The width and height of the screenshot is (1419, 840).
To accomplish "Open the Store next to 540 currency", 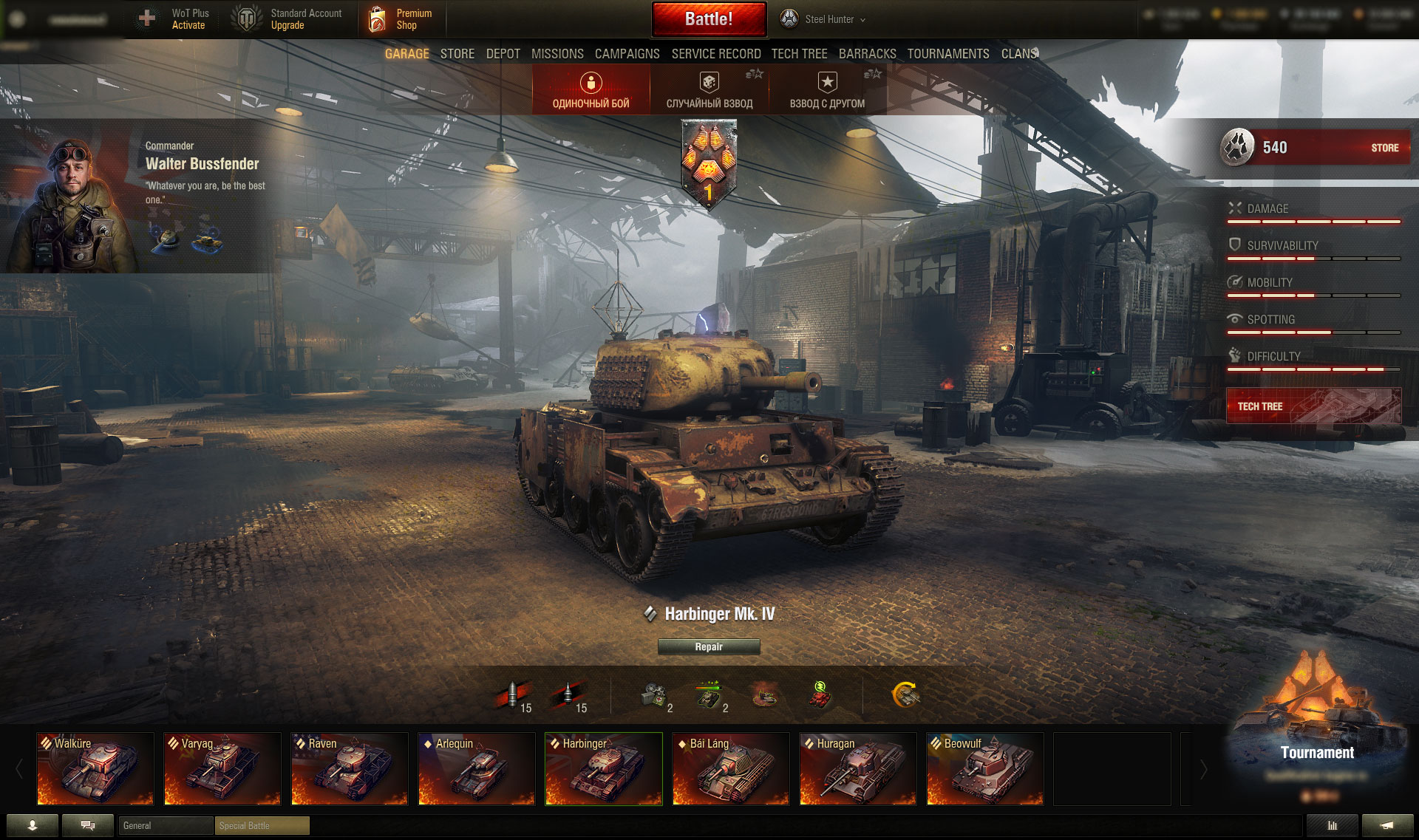I will pos(1384,148).
